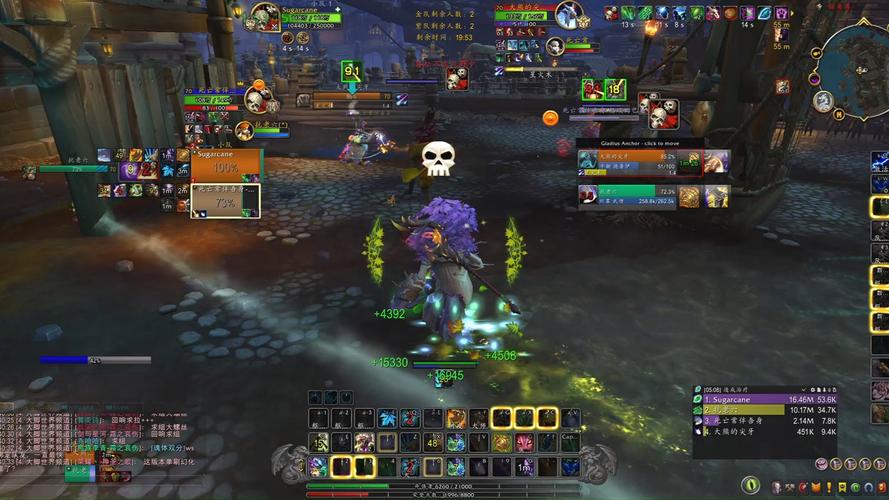Image resolution: width=889 pixels, height=500 pixels.
Task: Select the third row in damage meter
Action: coord(765,422)
